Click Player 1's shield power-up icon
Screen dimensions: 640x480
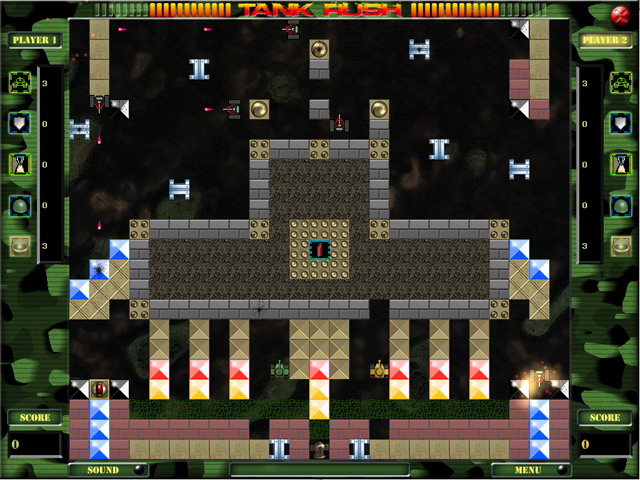[x=20, y=123]
